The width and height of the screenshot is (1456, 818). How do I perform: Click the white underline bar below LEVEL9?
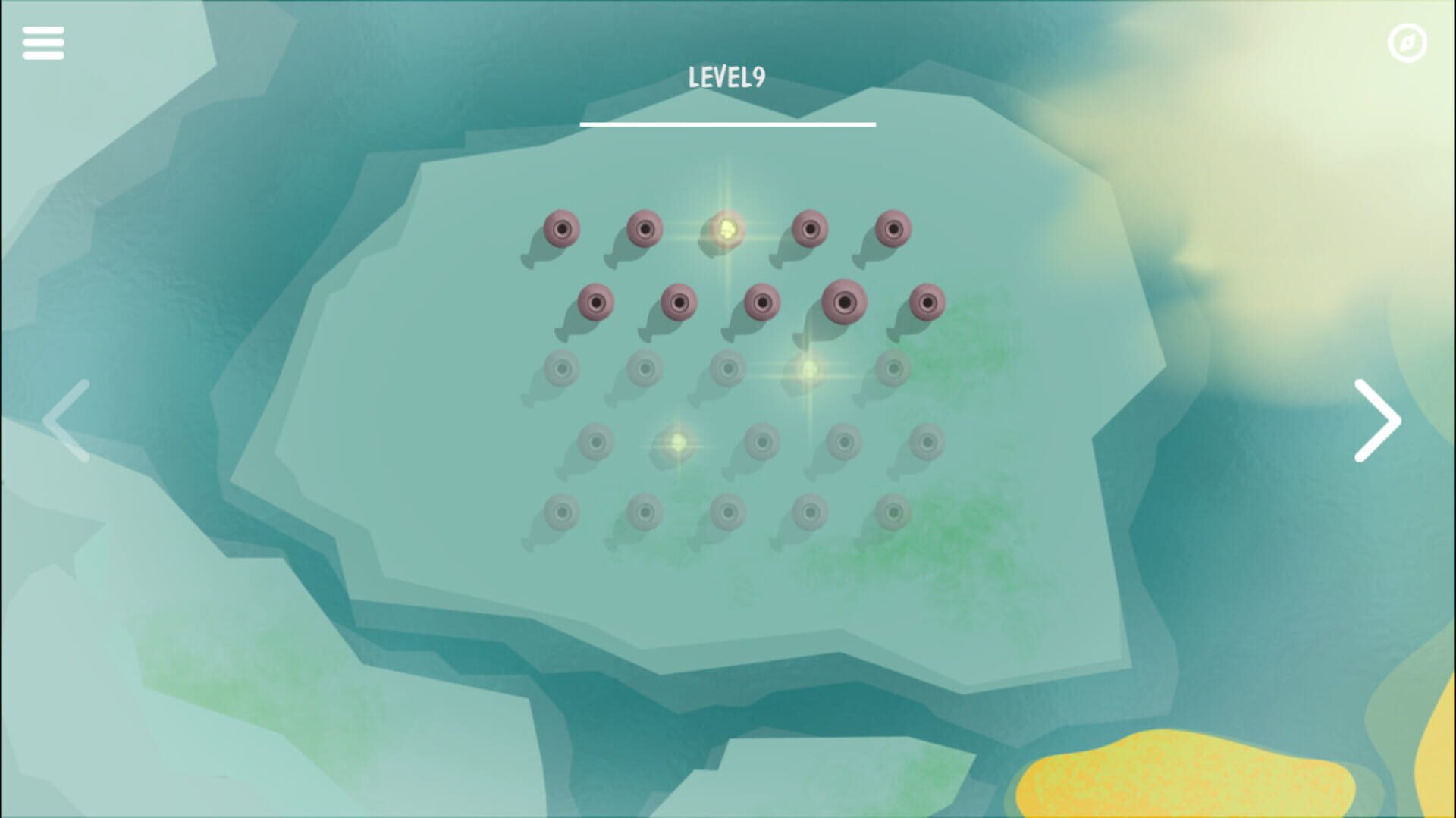coord(727,123)
